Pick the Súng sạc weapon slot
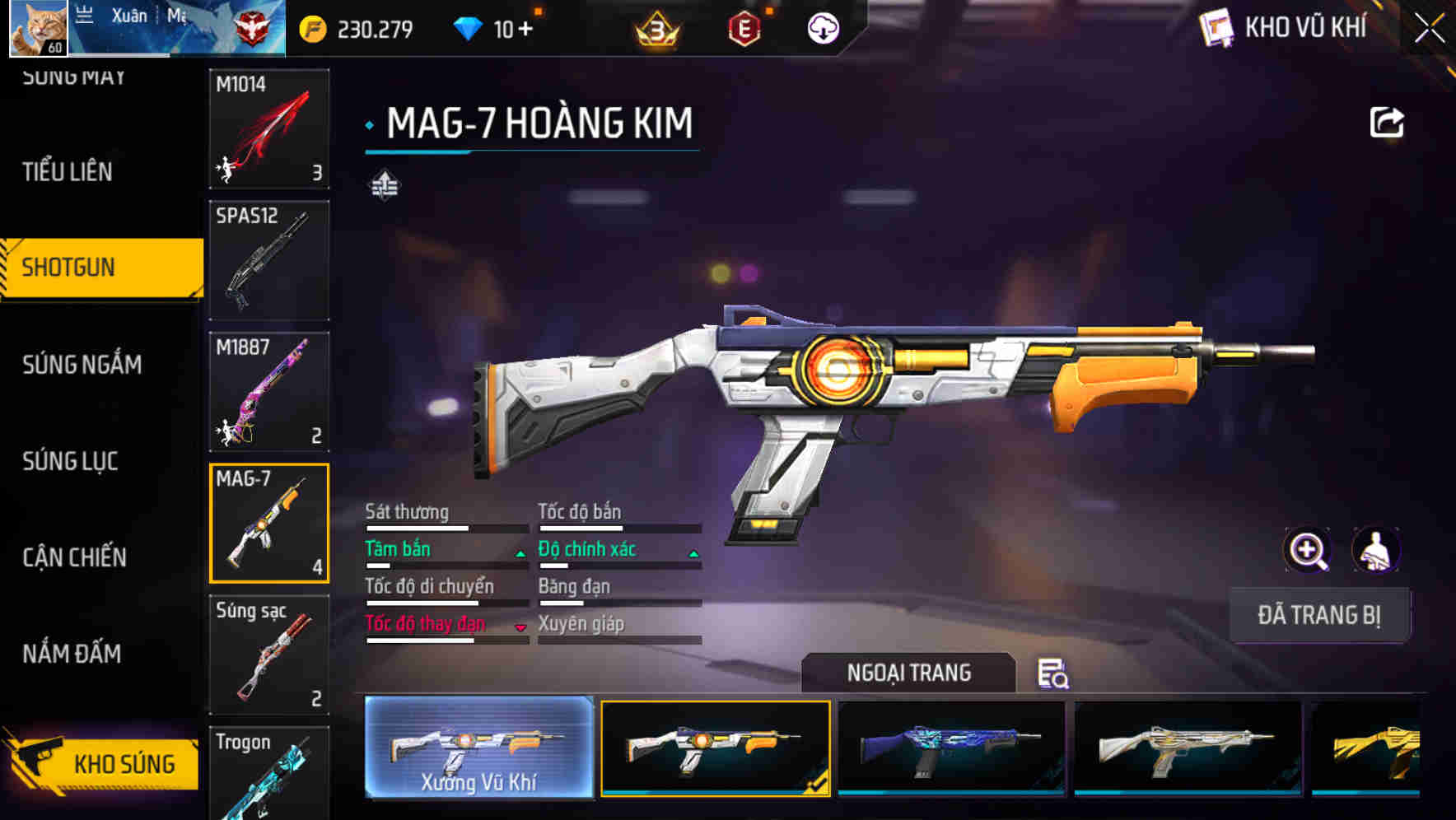1456x820 pixels. click(269, 655)
